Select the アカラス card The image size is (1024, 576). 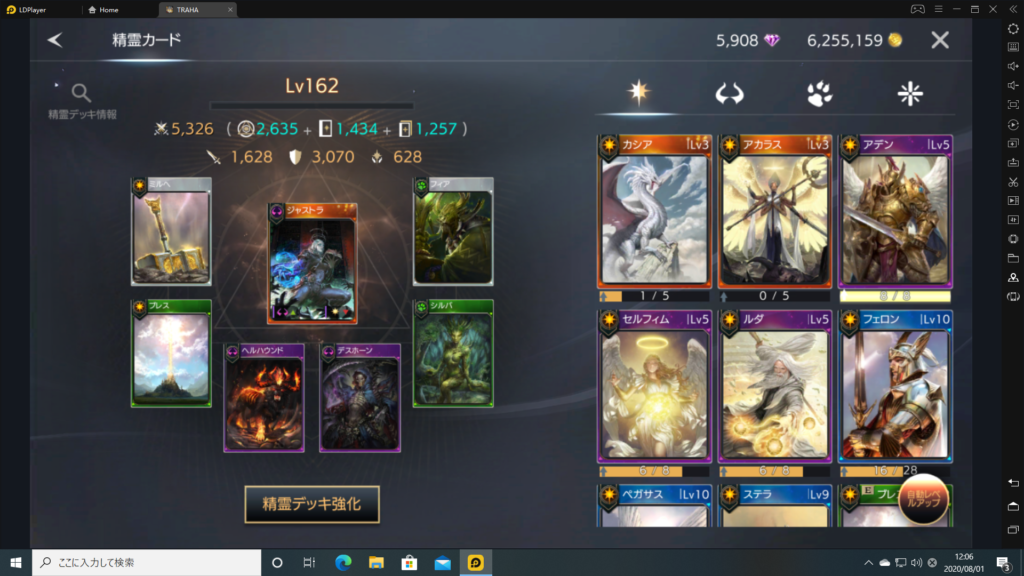(774, 217)
